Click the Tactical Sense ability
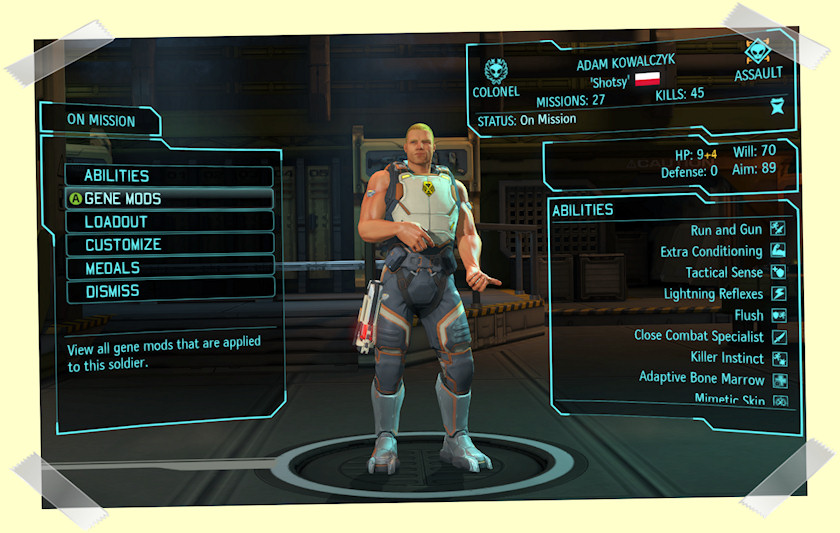This screenshot has width=840, height=533. coord(724,273)
